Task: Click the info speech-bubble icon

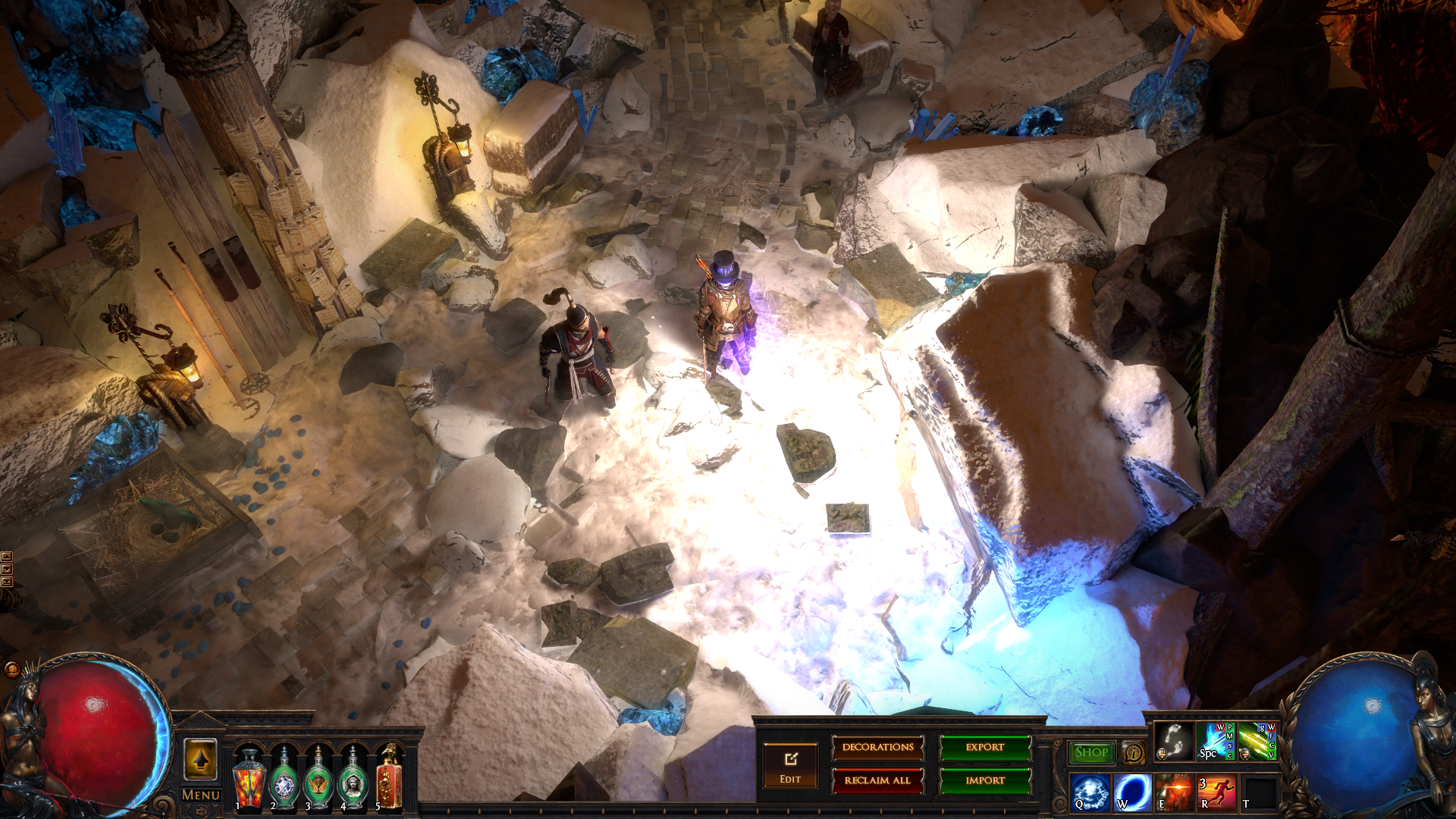Action: [x=1134, y=752]
